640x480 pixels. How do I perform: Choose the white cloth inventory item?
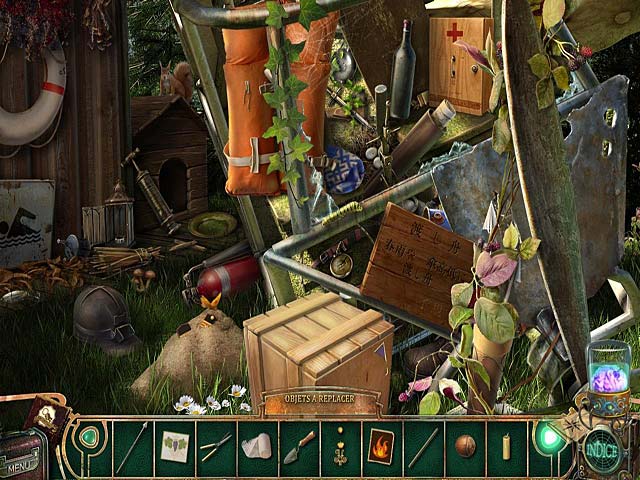[257, 446]
